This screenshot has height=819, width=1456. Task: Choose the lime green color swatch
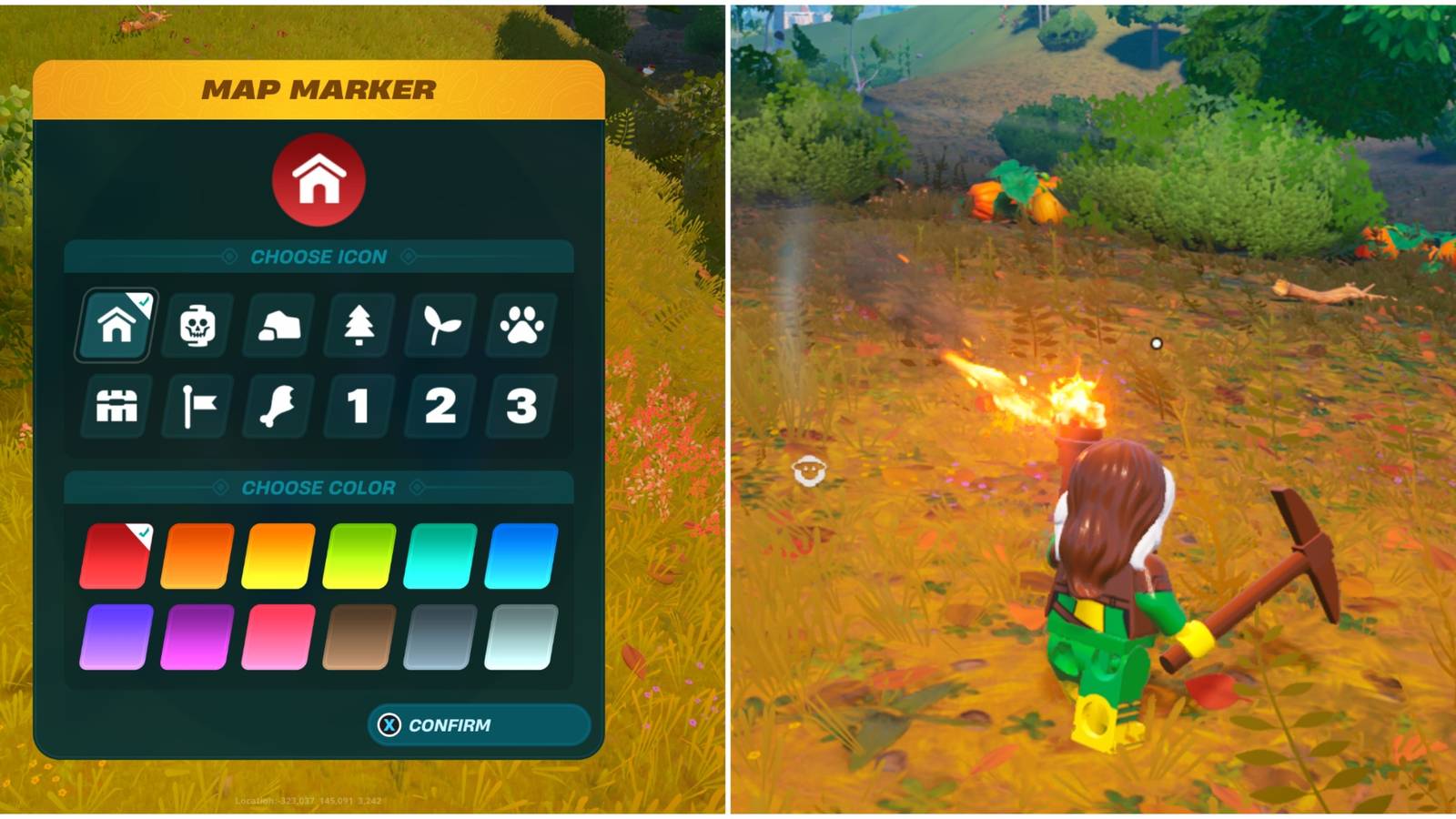pos(355,557)
